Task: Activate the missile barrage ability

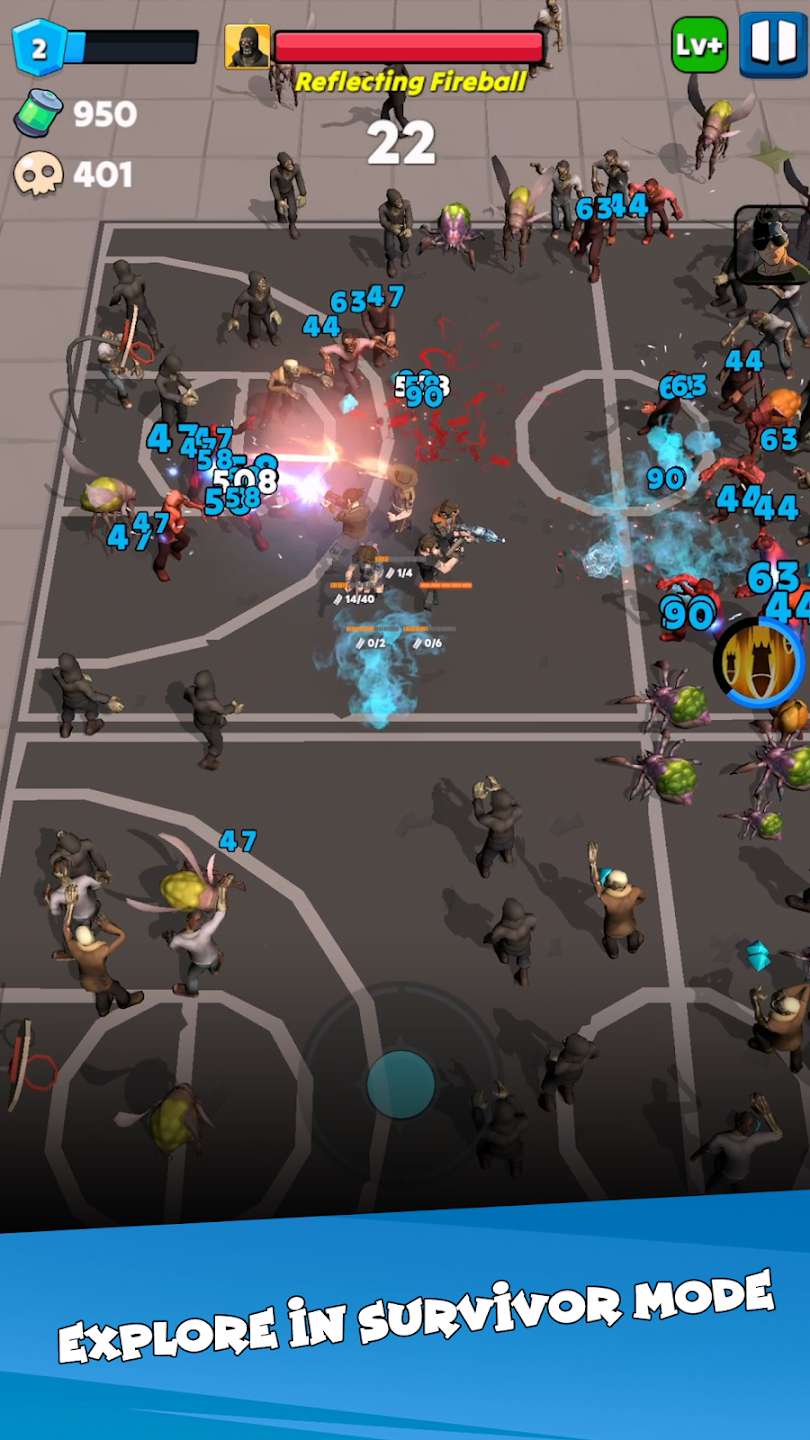Action: pos(760,661)
